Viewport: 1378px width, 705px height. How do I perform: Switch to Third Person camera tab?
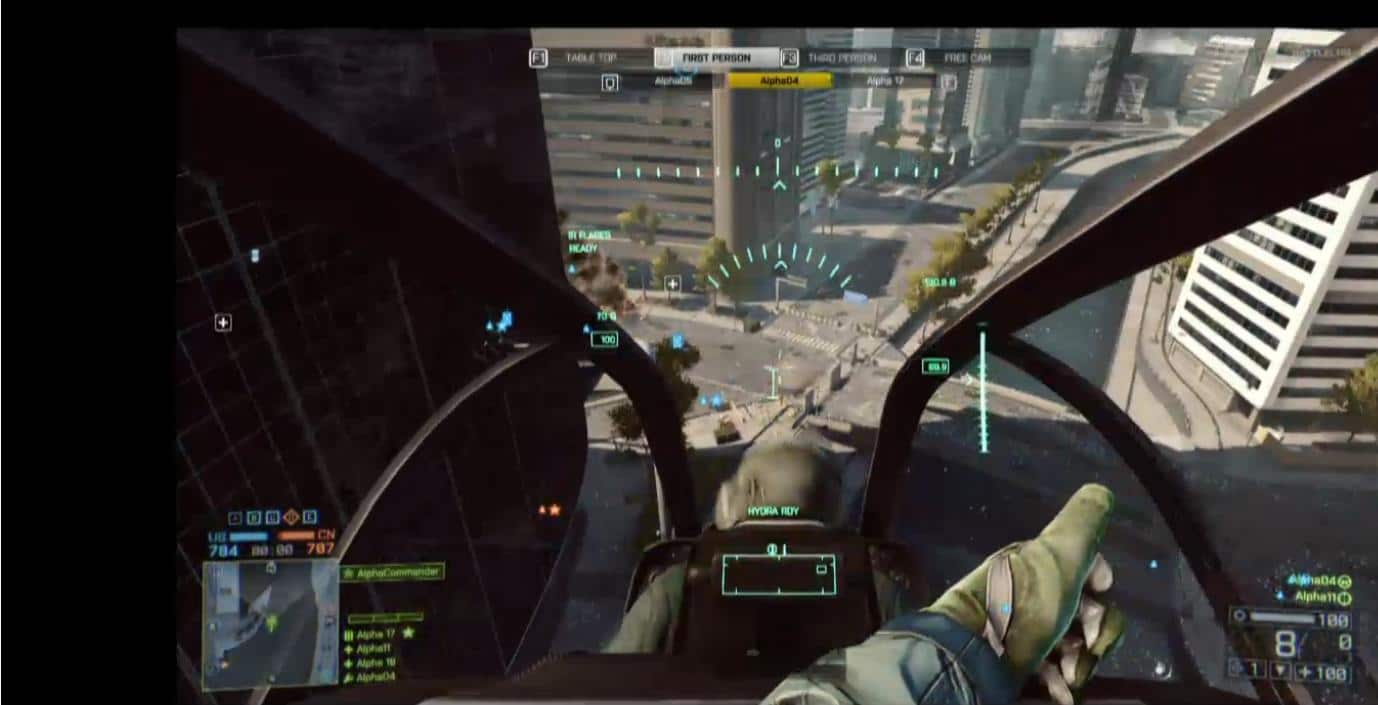[841, 58]
